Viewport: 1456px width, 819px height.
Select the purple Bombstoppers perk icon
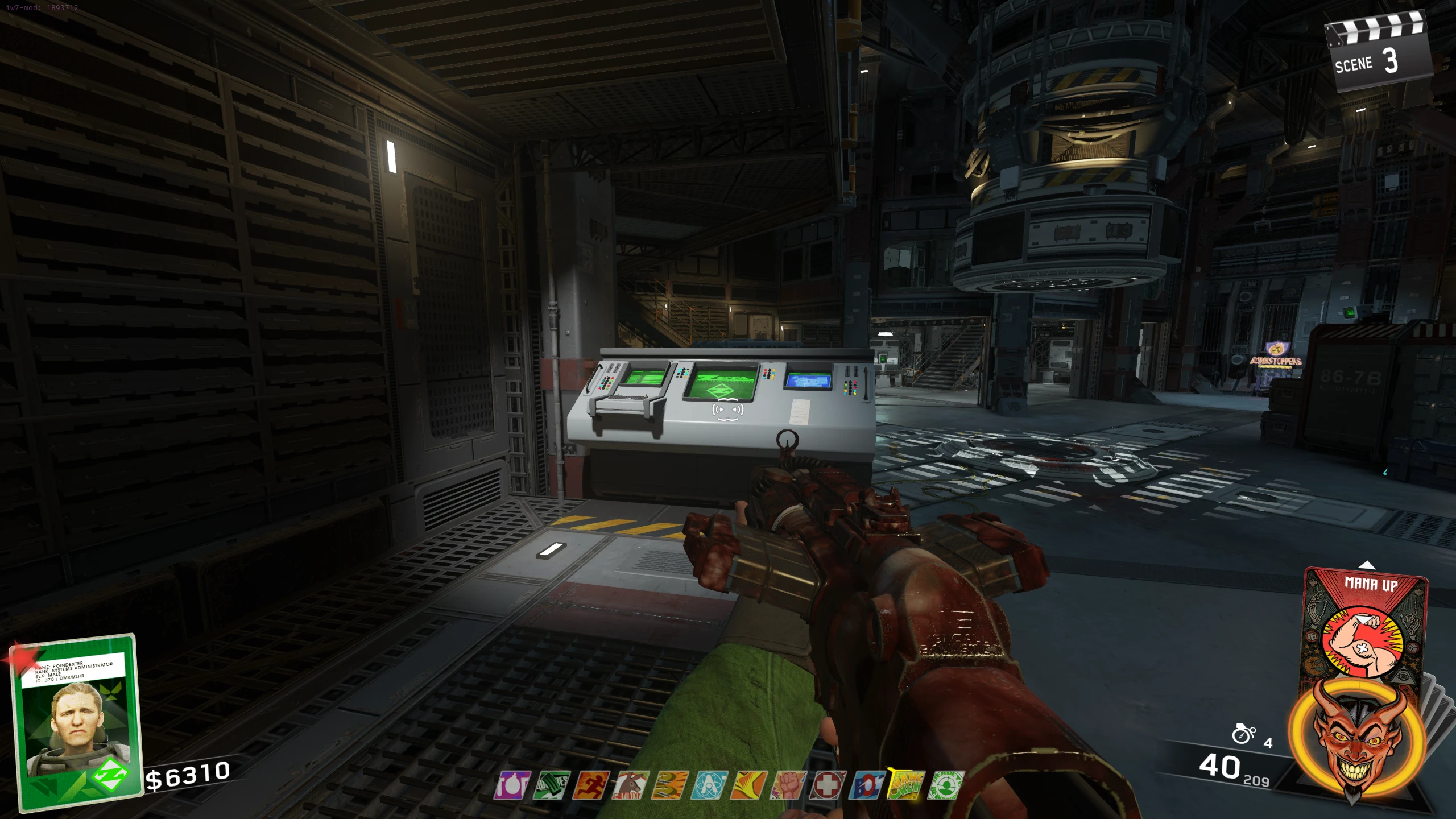[512, 785]
